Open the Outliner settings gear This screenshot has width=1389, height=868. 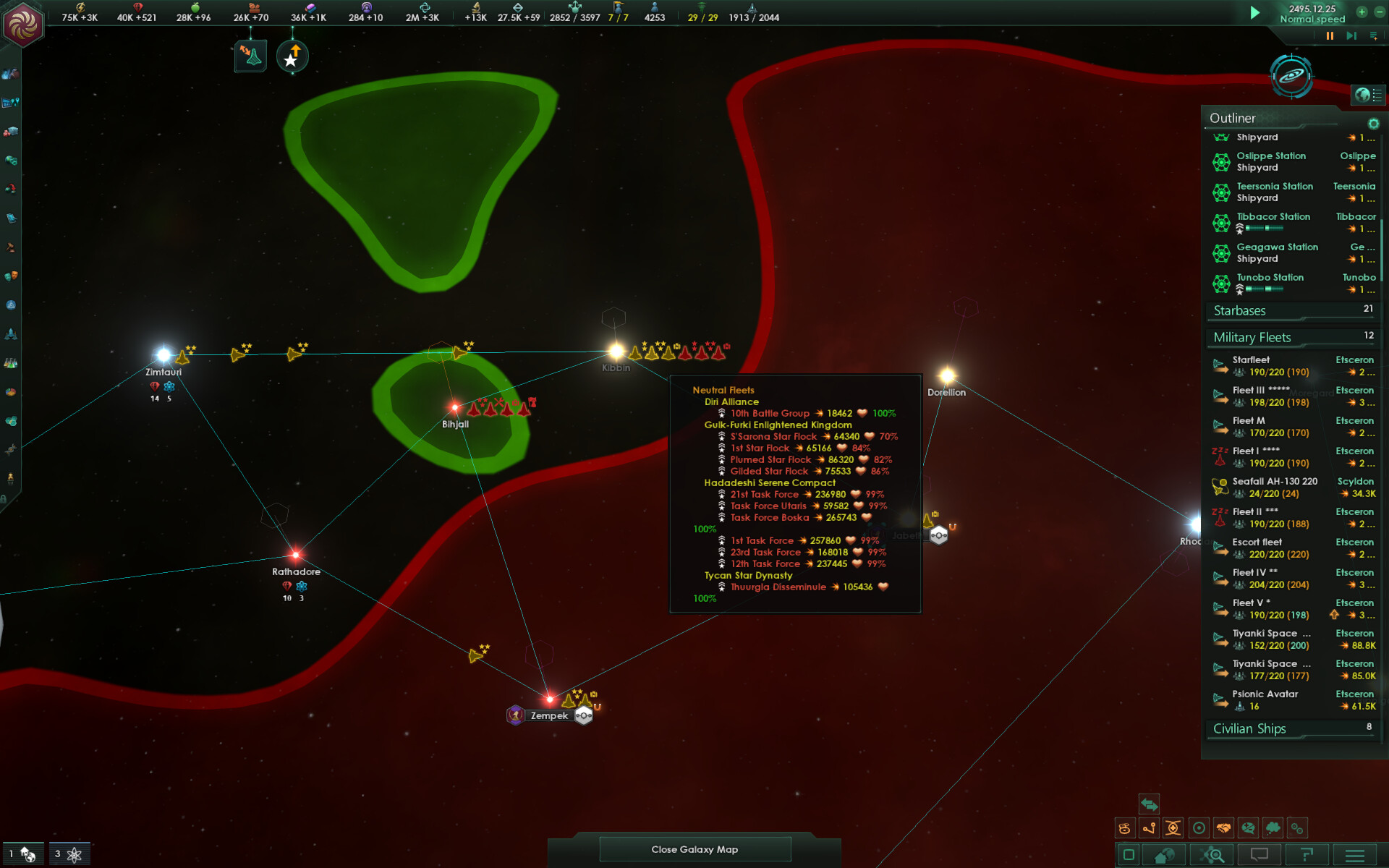(1373, 124)
